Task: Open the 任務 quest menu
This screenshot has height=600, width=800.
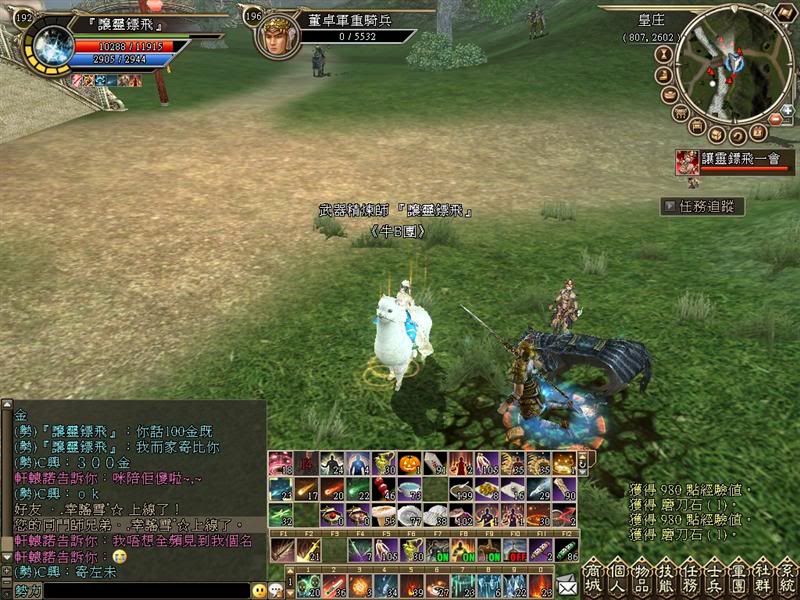Action: pyautogui.click(x=688, y=577)
